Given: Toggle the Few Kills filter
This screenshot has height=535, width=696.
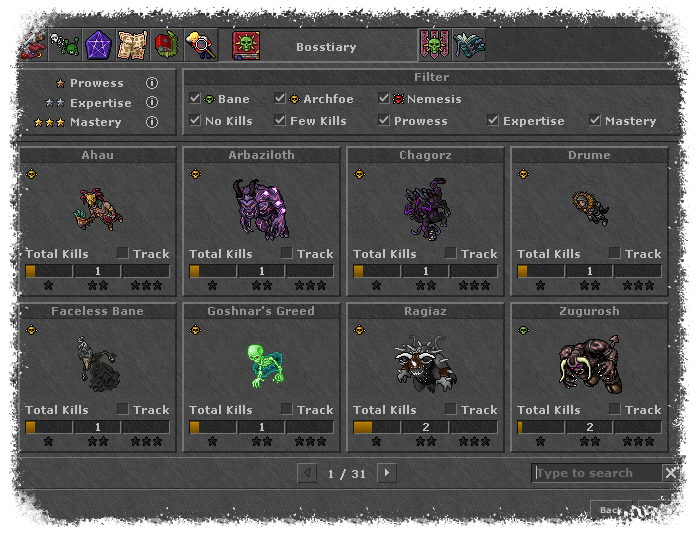Looking at the screenshot, I should tap(281, 121).
